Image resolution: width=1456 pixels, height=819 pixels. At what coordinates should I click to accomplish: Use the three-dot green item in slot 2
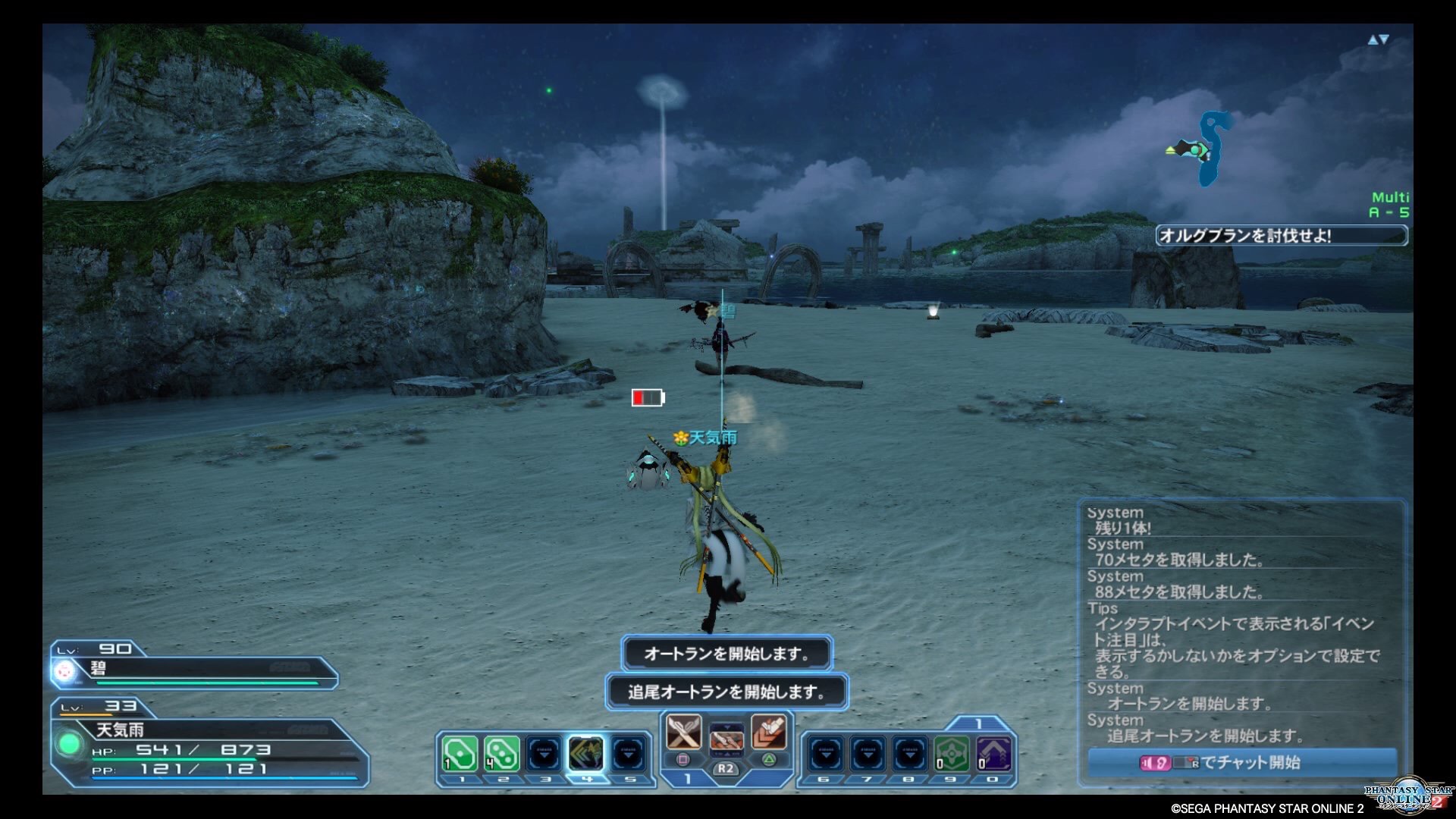tap(501, 755)
